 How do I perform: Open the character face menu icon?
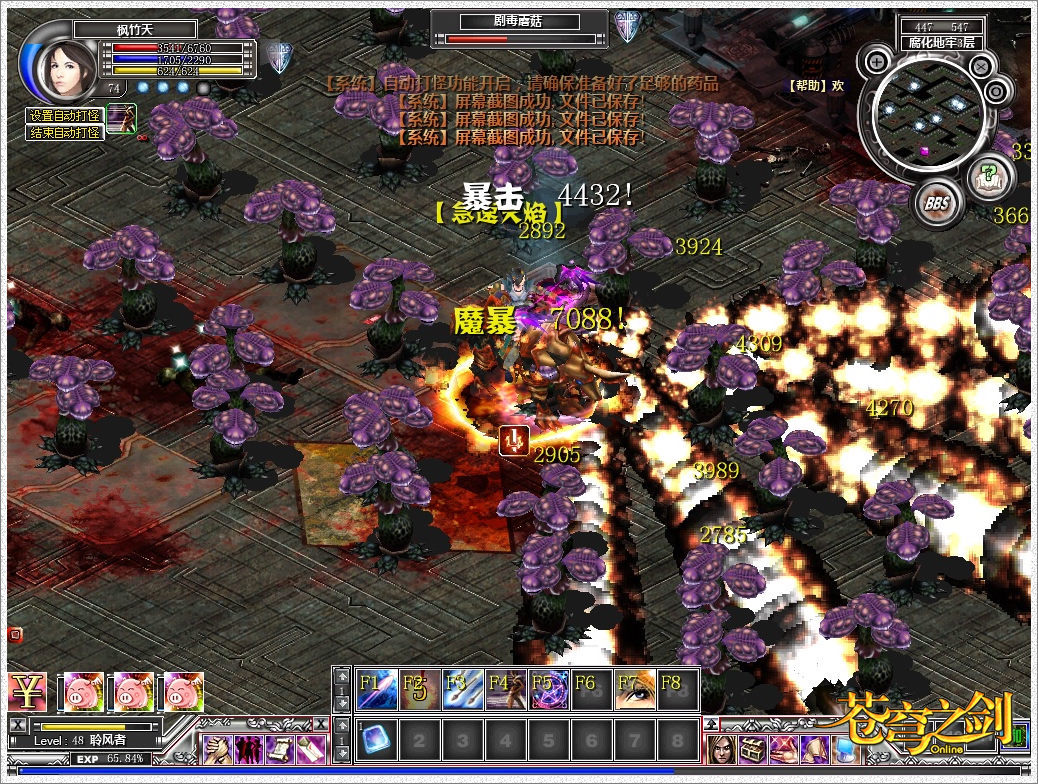pyautogui.click(x=722, y=749)
